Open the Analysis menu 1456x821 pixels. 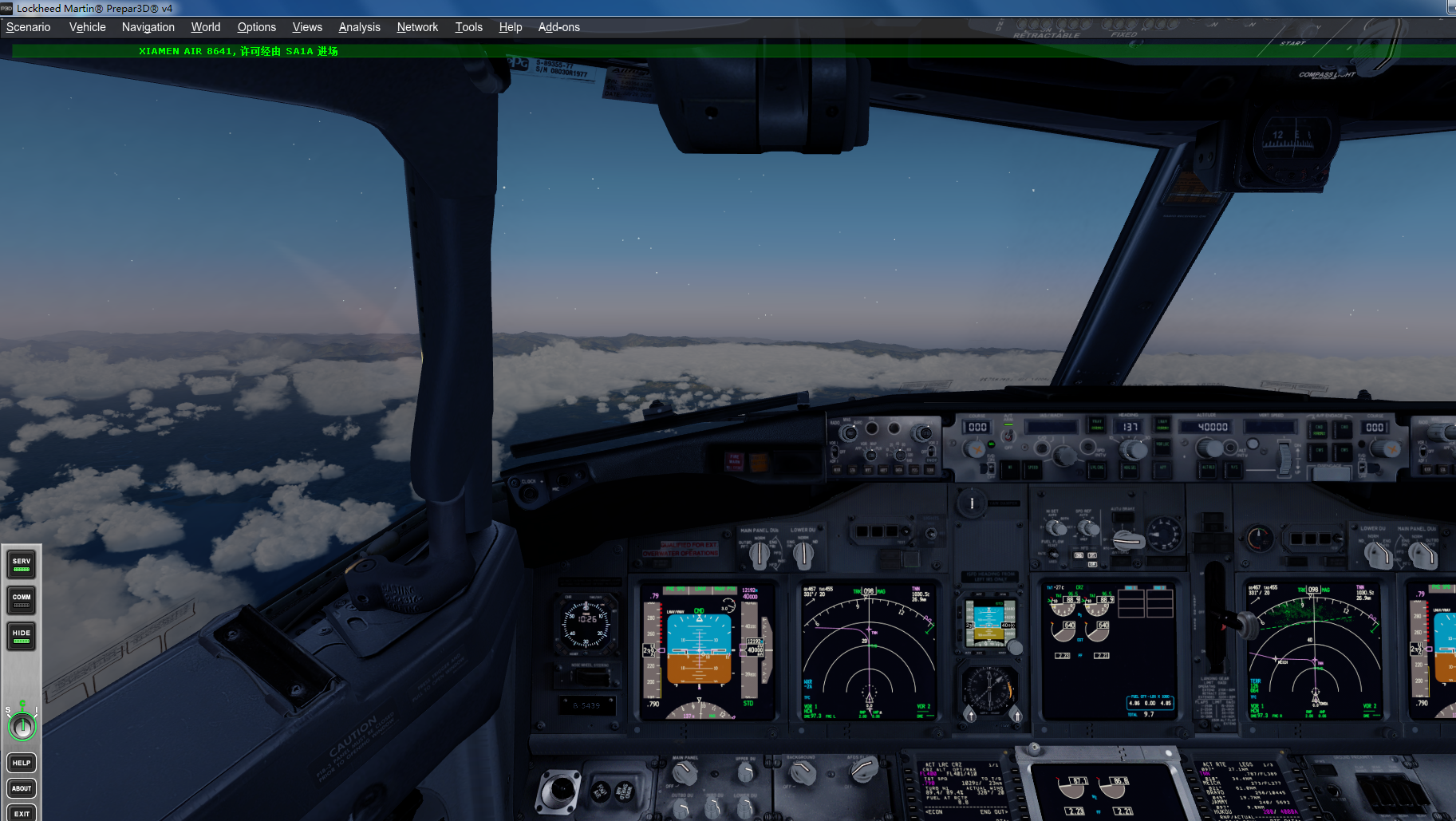359,27
